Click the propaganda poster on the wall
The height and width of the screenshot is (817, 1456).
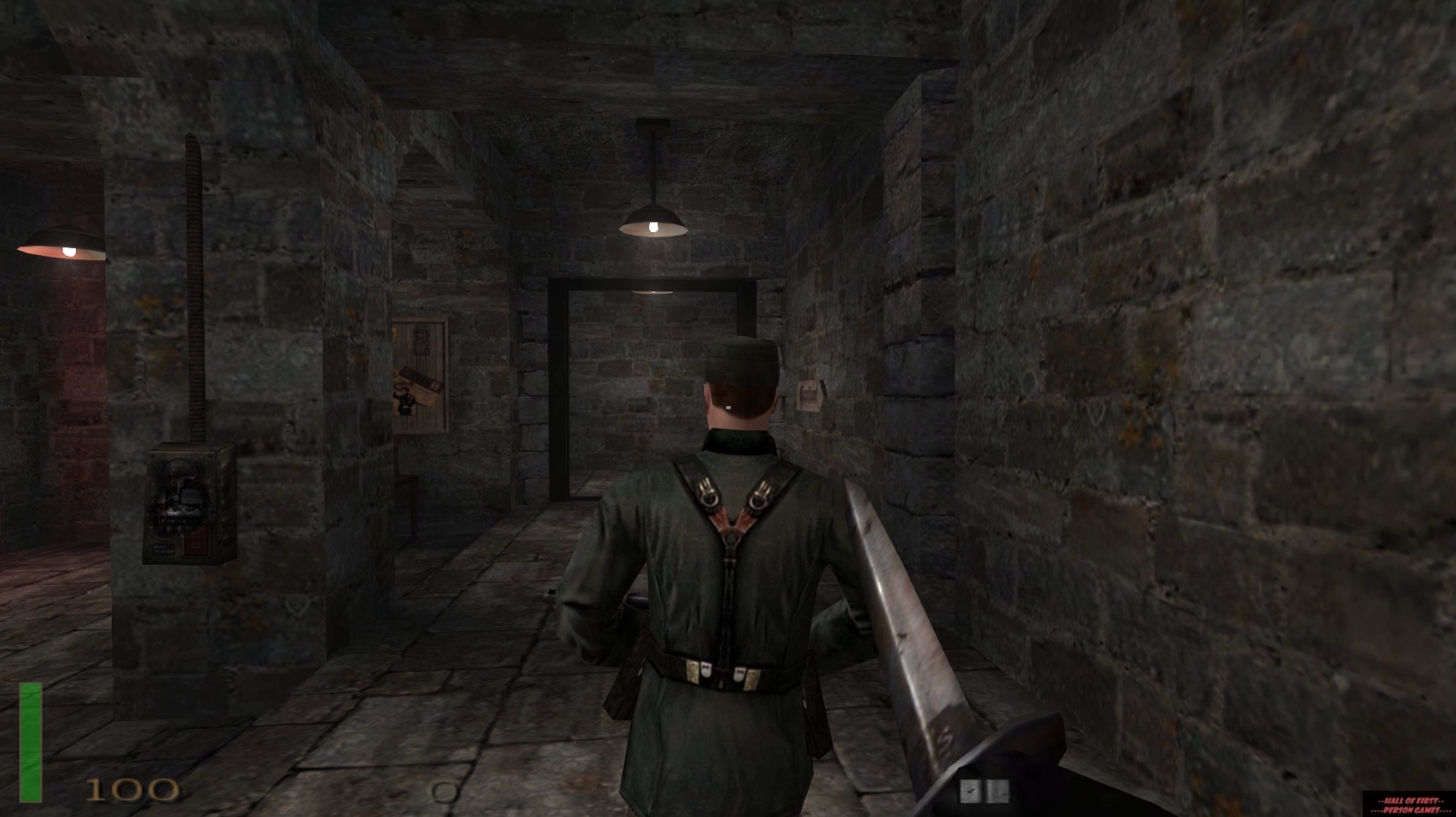[419, 375]
